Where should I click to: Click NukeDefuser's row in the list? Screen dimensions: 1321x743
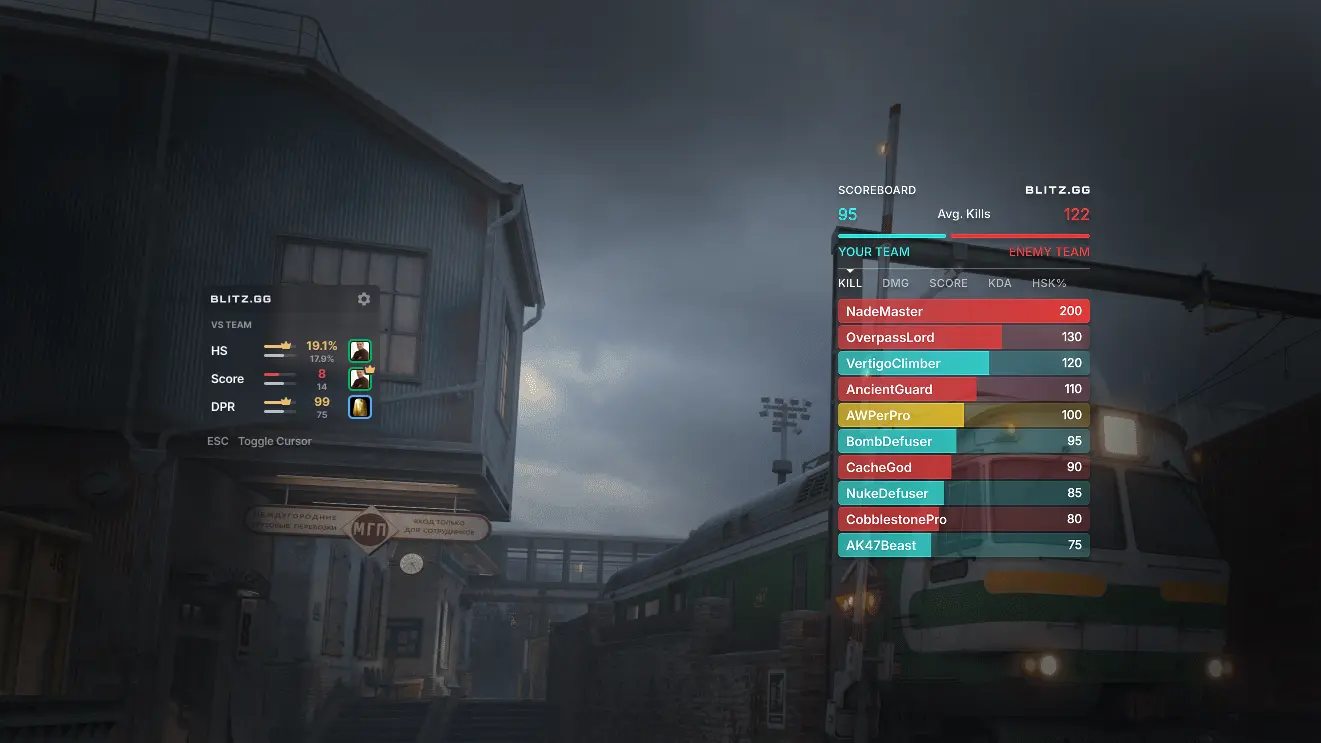(x=963, y=493)
